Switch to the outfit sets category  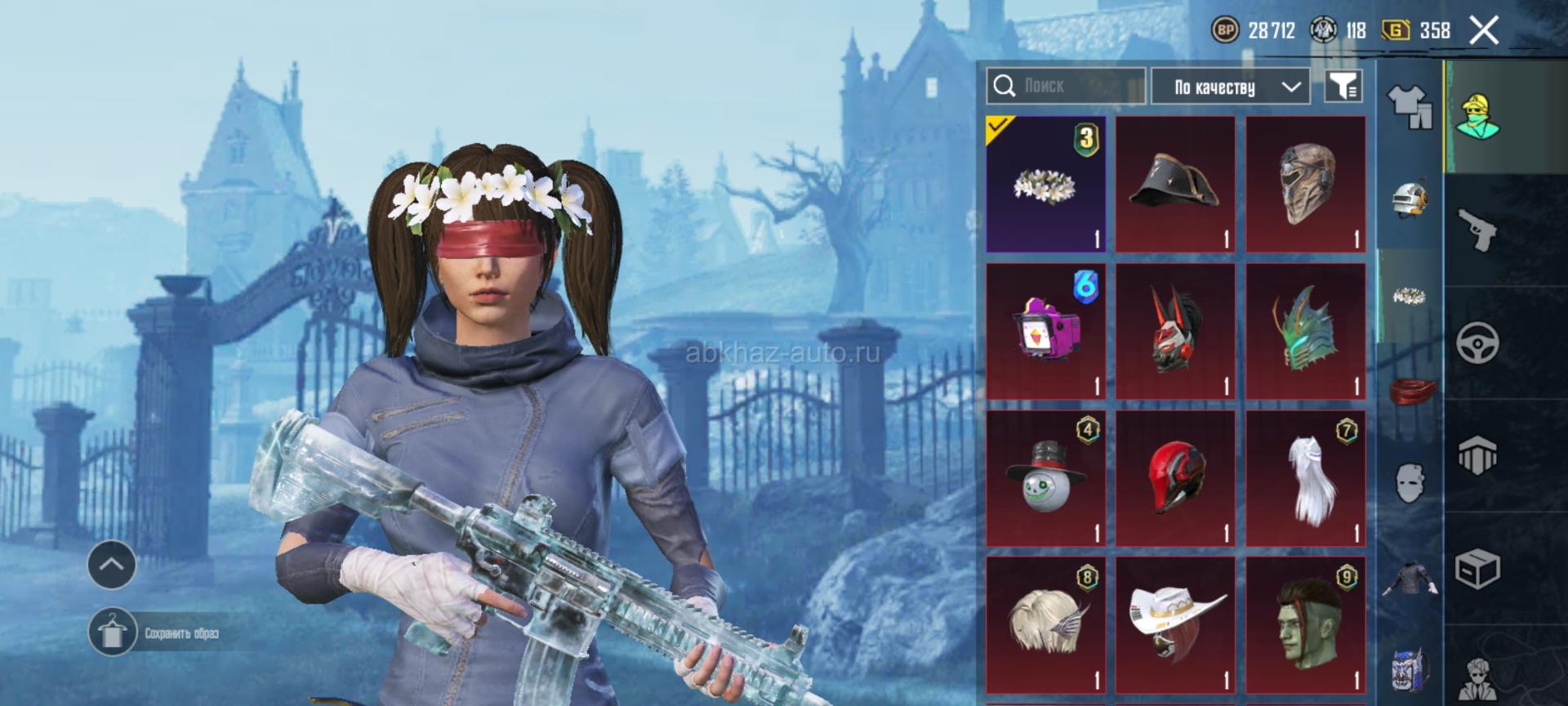point(1409,106)
